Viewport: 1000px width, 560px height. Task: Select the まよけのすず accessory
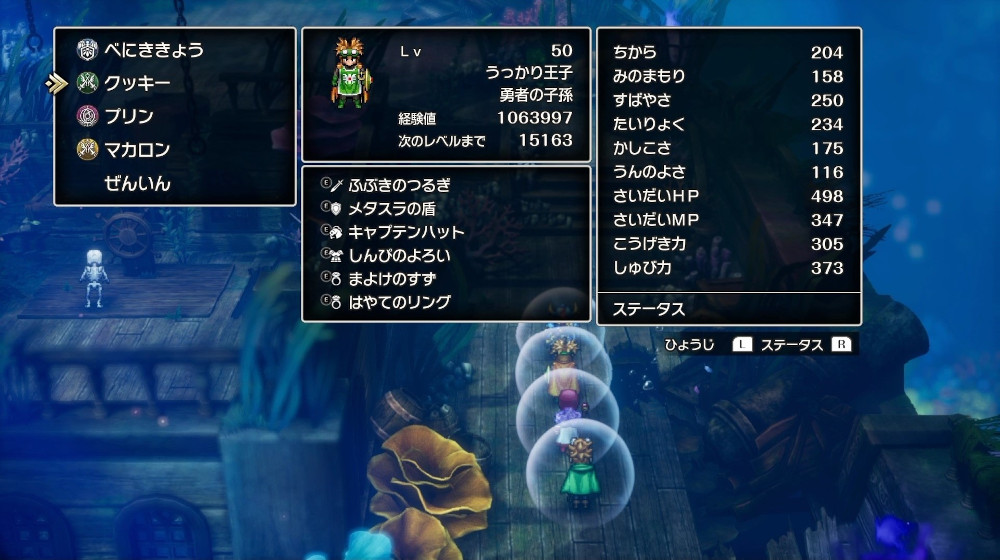click(391, 279)
